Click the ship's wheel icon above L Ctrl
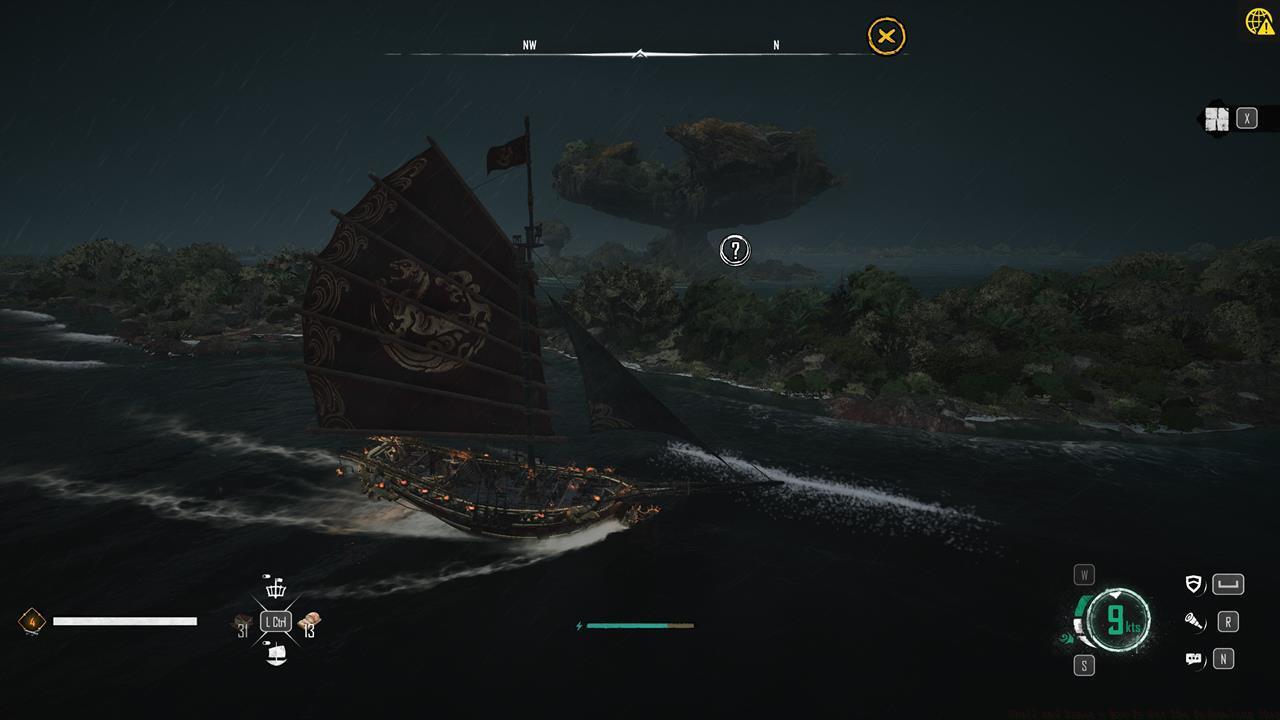 pyautogui.click(x=276, y=588)
